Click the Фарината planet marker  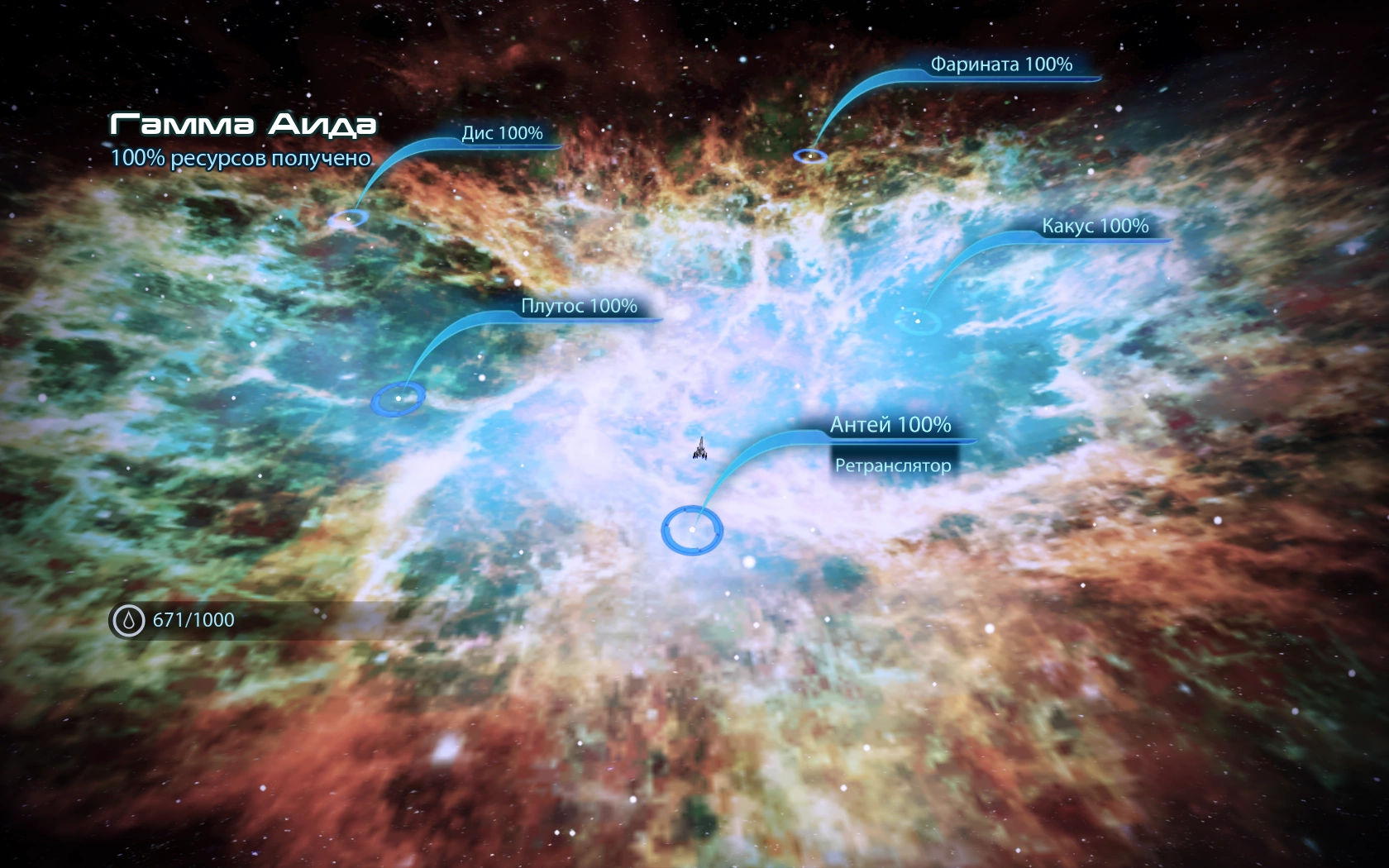click(x=810, y=155)
